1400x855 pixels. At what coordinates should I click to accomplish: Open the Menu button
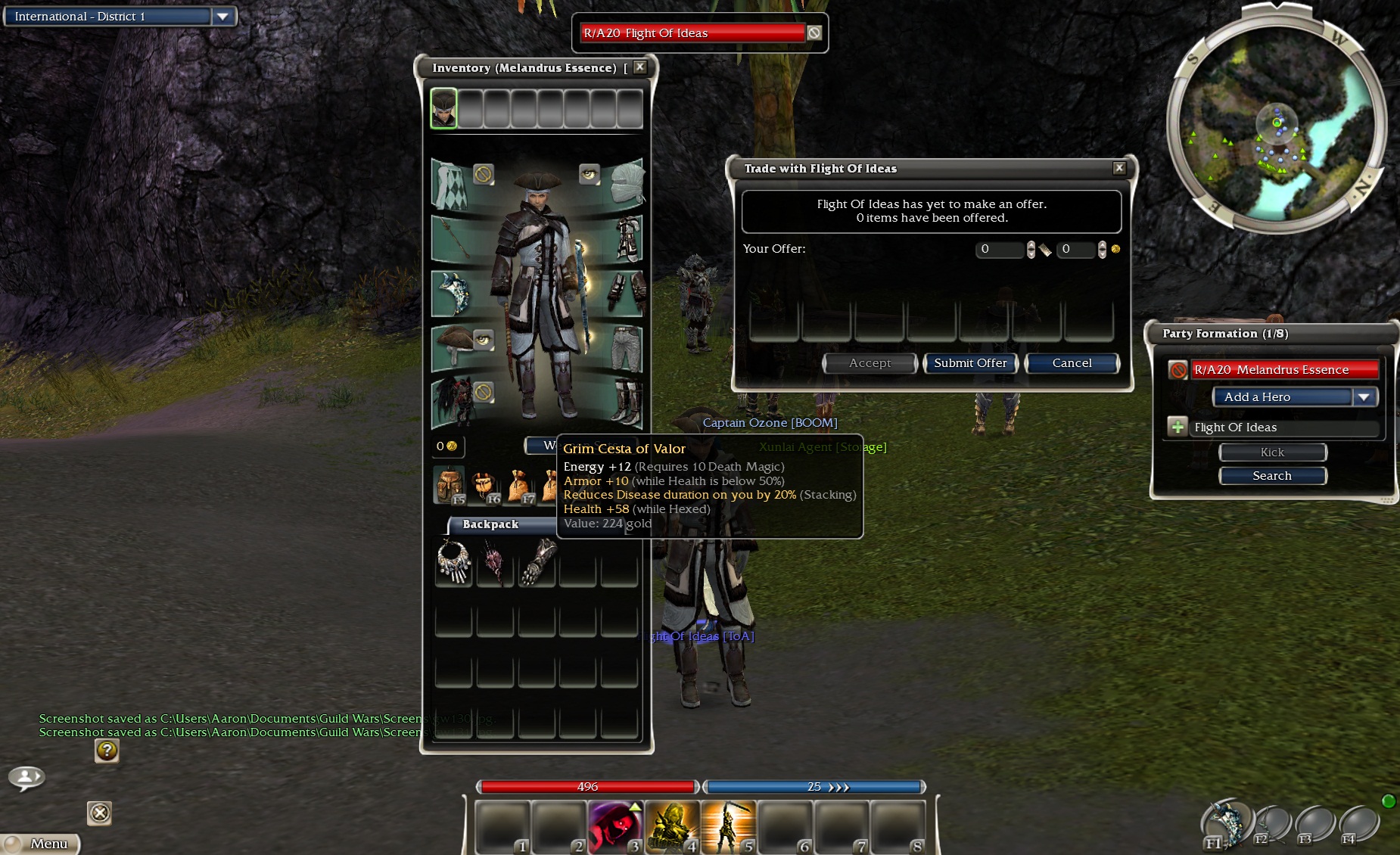coord(42,844)
